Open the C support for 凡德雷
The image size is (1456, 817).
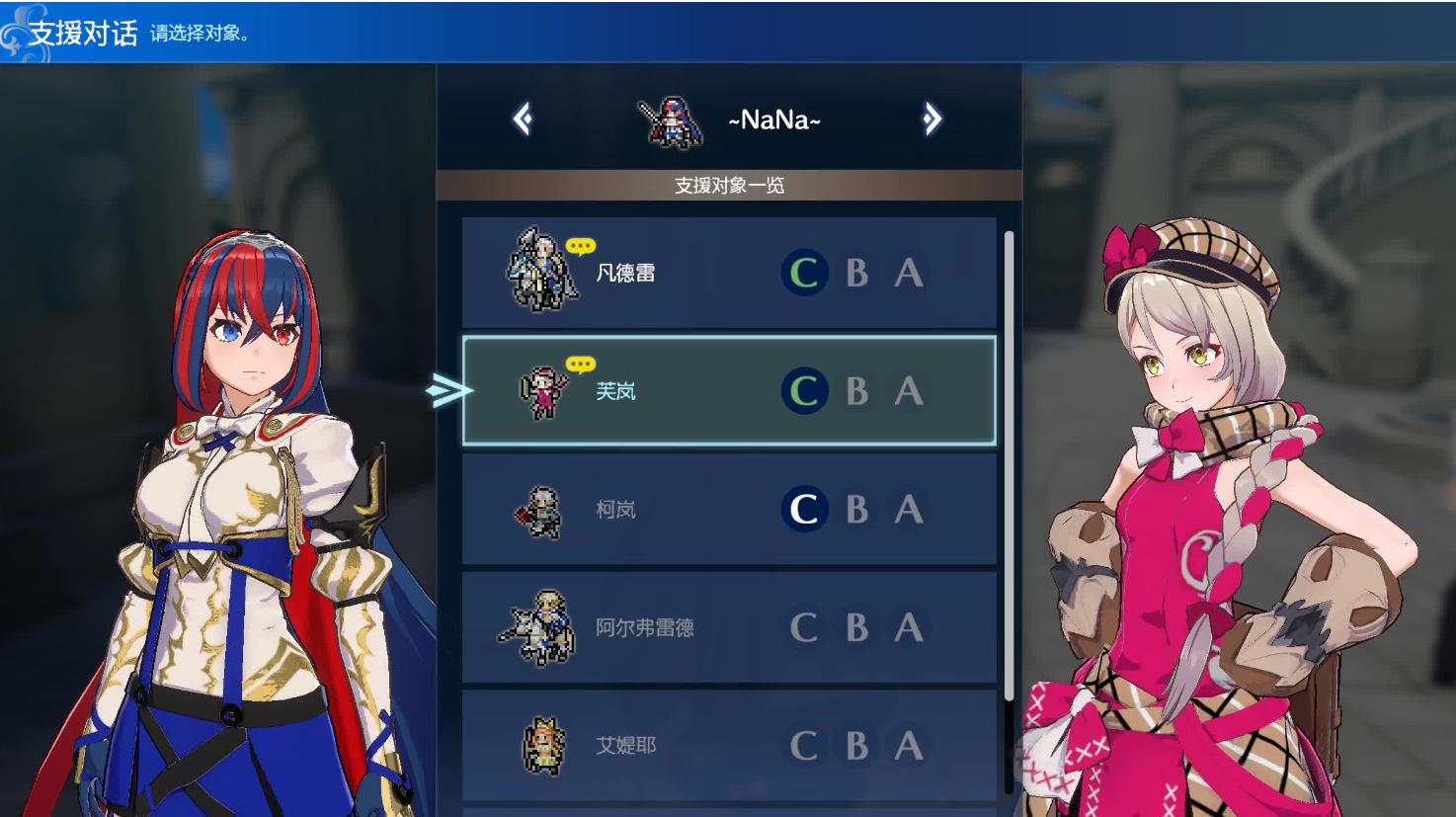click(804, 273)
